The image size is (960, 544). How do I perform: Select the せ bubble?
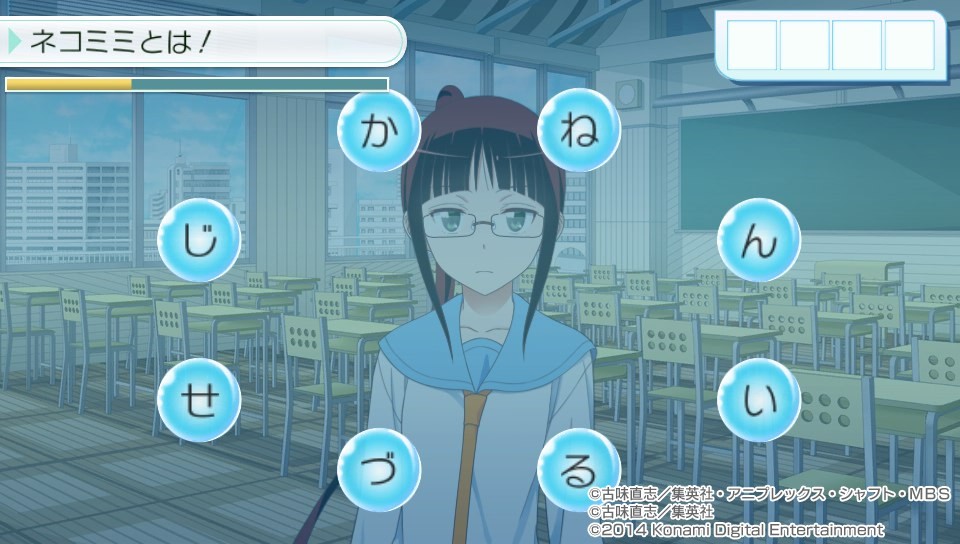[199, 400]
